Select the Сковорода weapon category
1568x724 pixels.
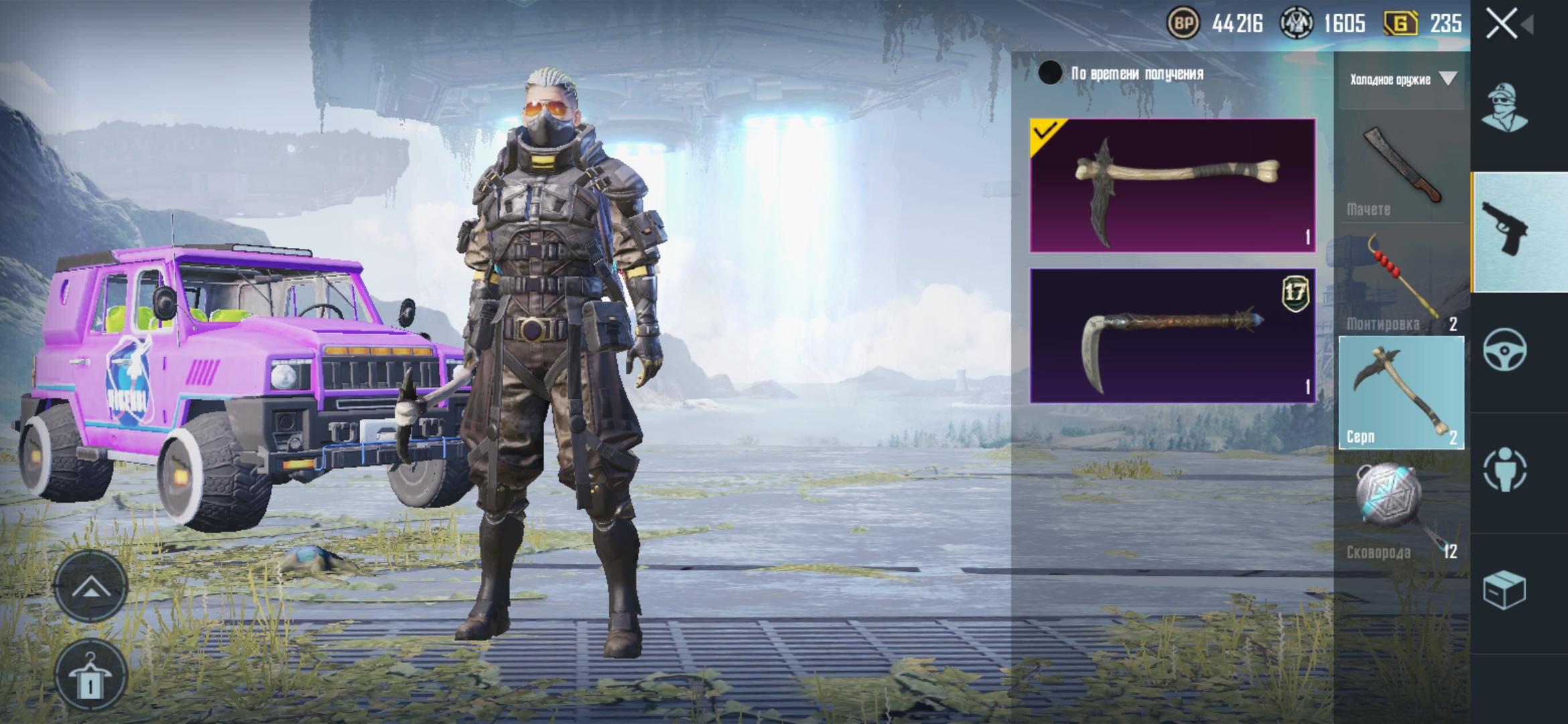[x=1401, y=508]
